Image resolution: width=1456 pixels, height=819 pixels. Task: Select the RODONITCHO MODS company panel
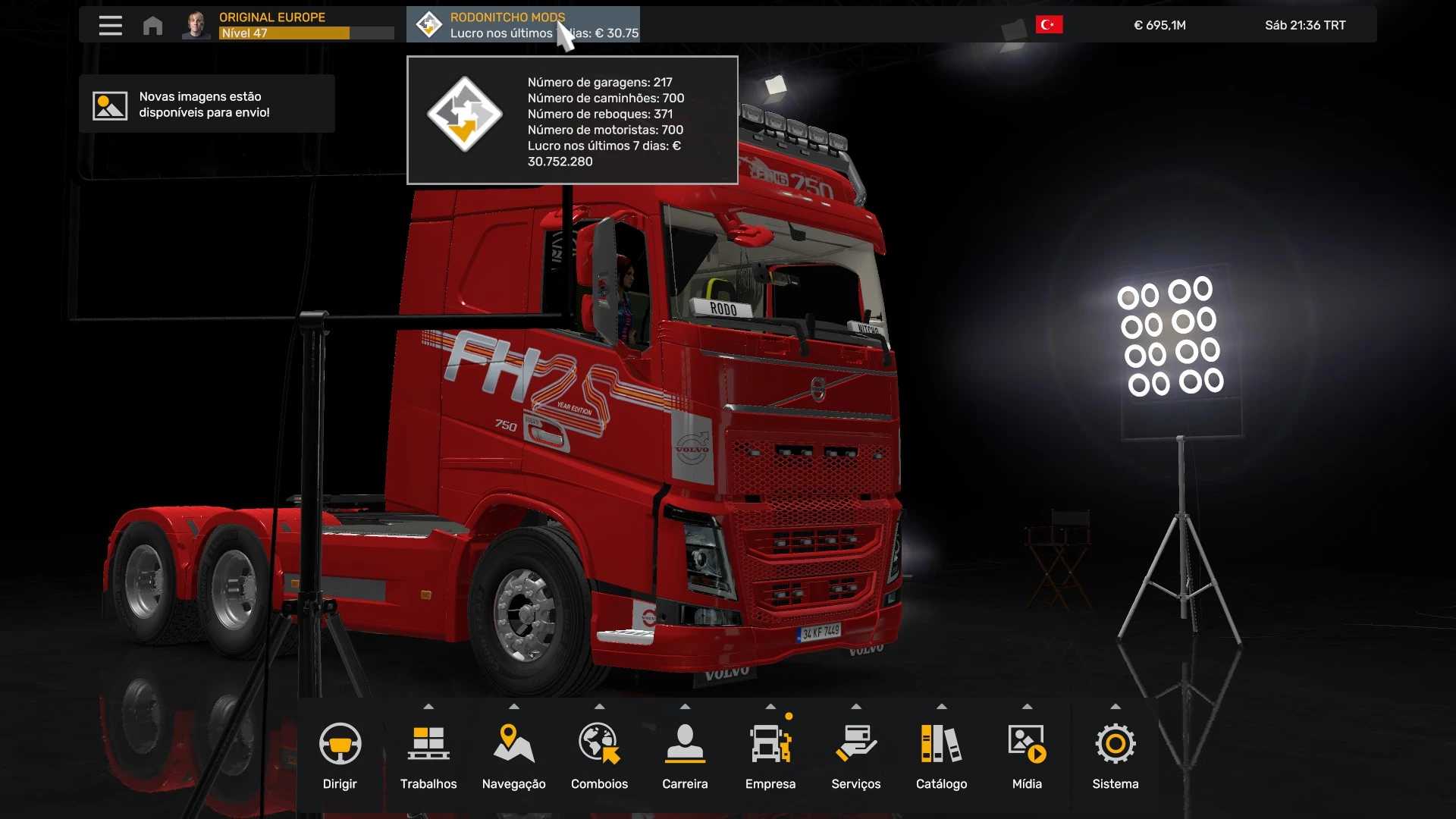(523, 25)
